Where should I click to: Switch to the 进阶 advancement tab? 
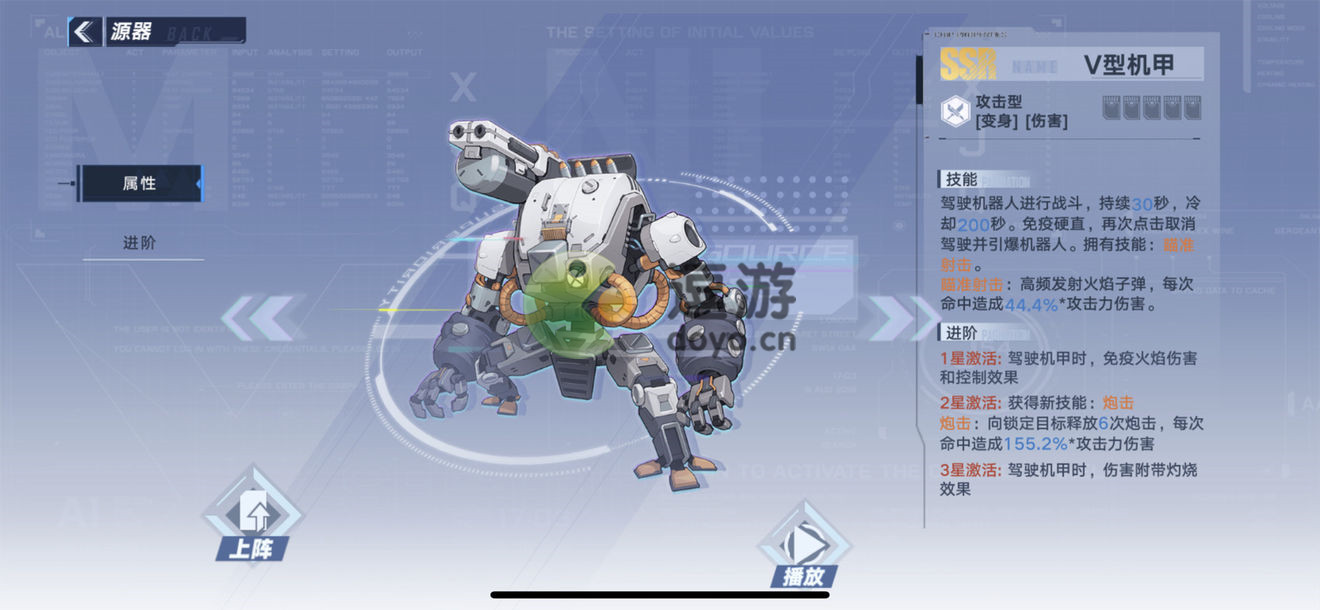tap(140, 243)
